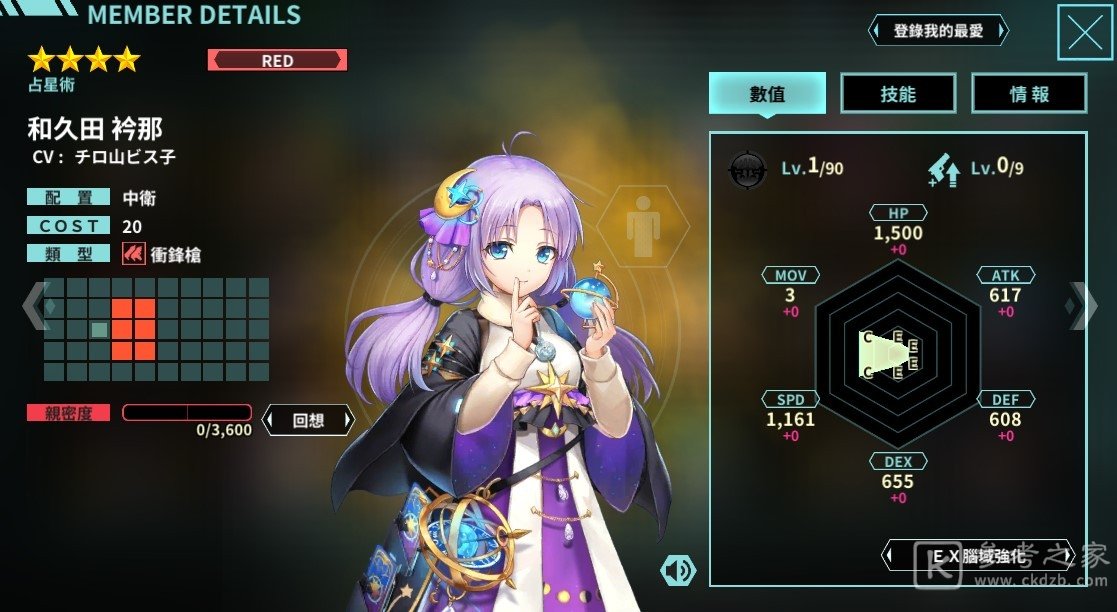
Task: Go to the next member arrow
Action: tap(1083, 305)
